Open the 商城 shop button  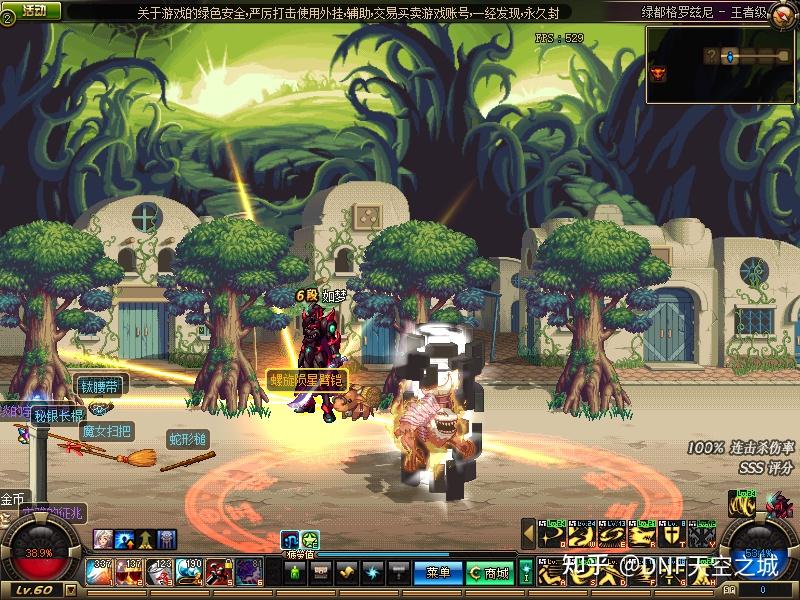(489, 573)
